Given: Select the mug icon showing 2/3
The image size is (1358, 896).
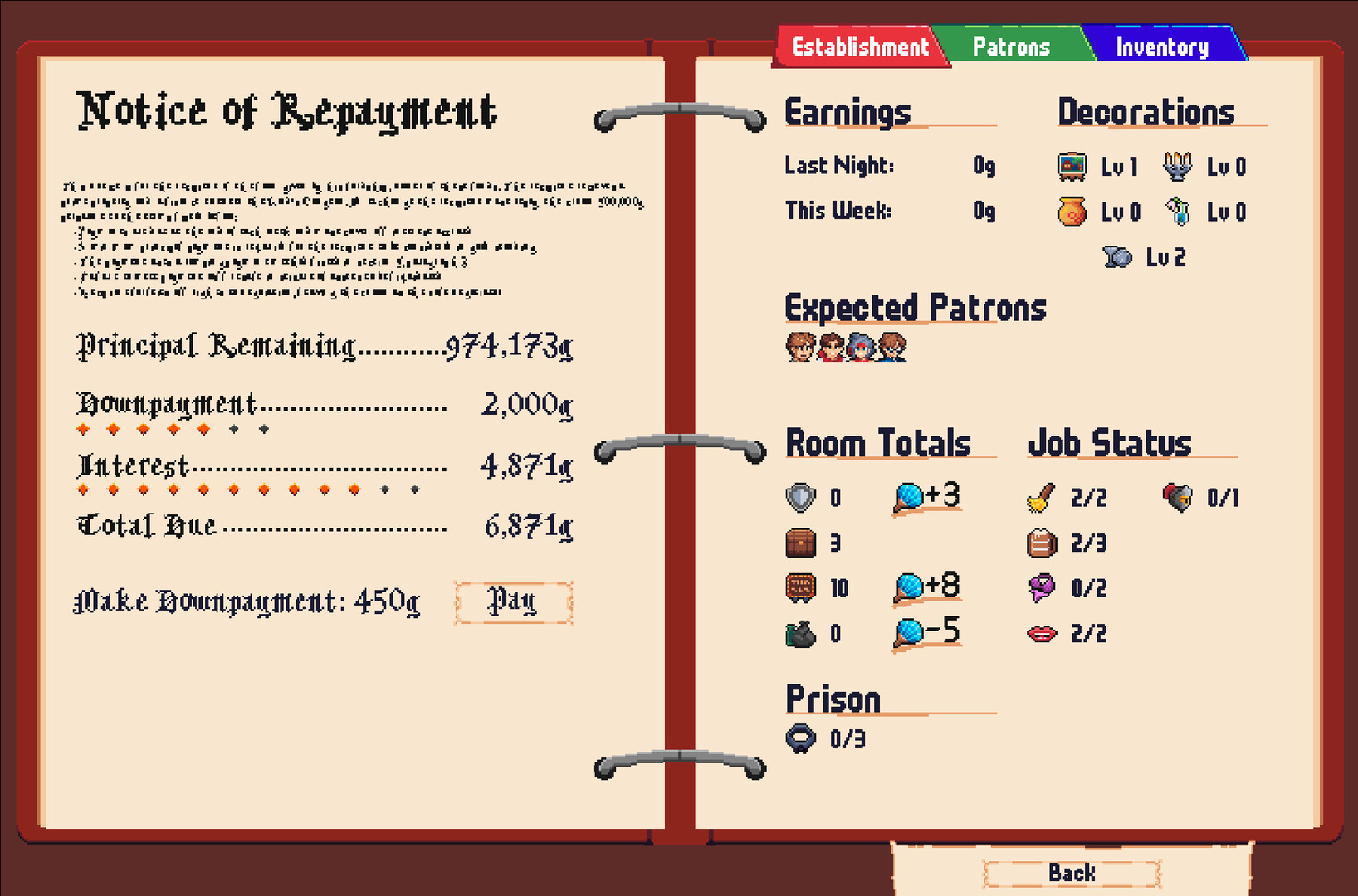Looking at the screenshot, I should [1042, 543].
